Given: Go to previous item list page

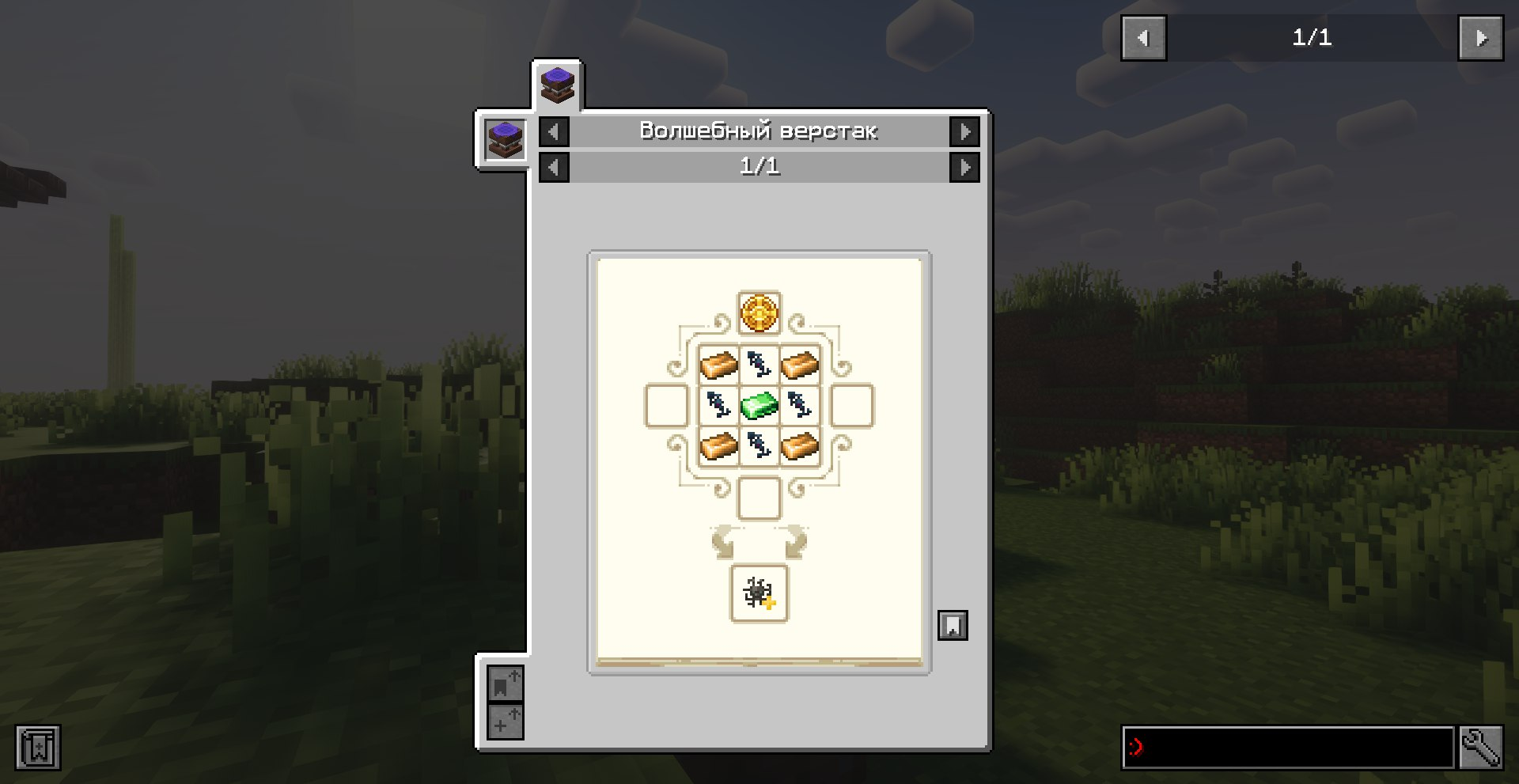Looking at the screenshot, I should (x=1143, y=38).
